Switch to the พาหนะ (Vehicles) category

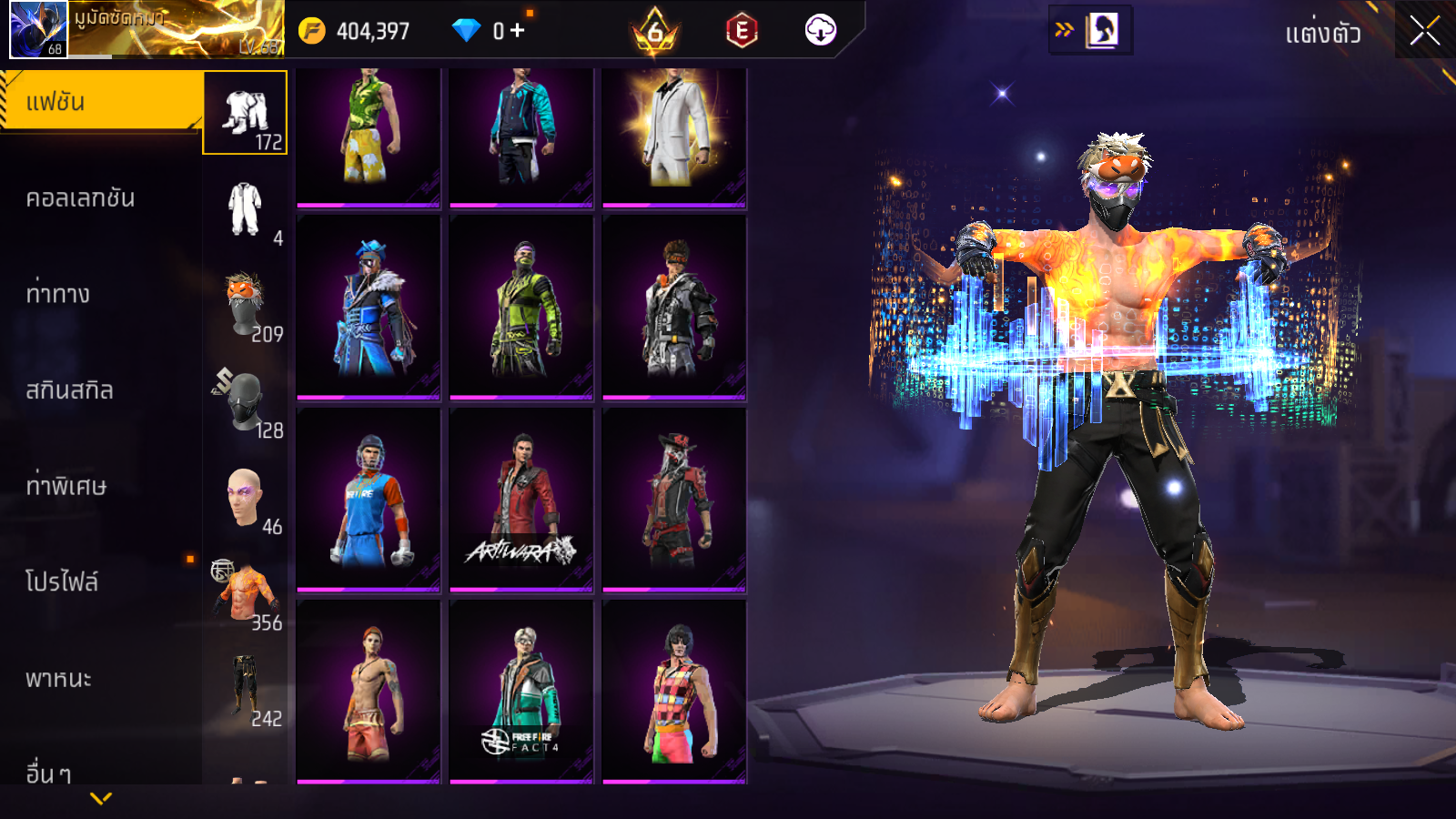click(x=58, y=679)
